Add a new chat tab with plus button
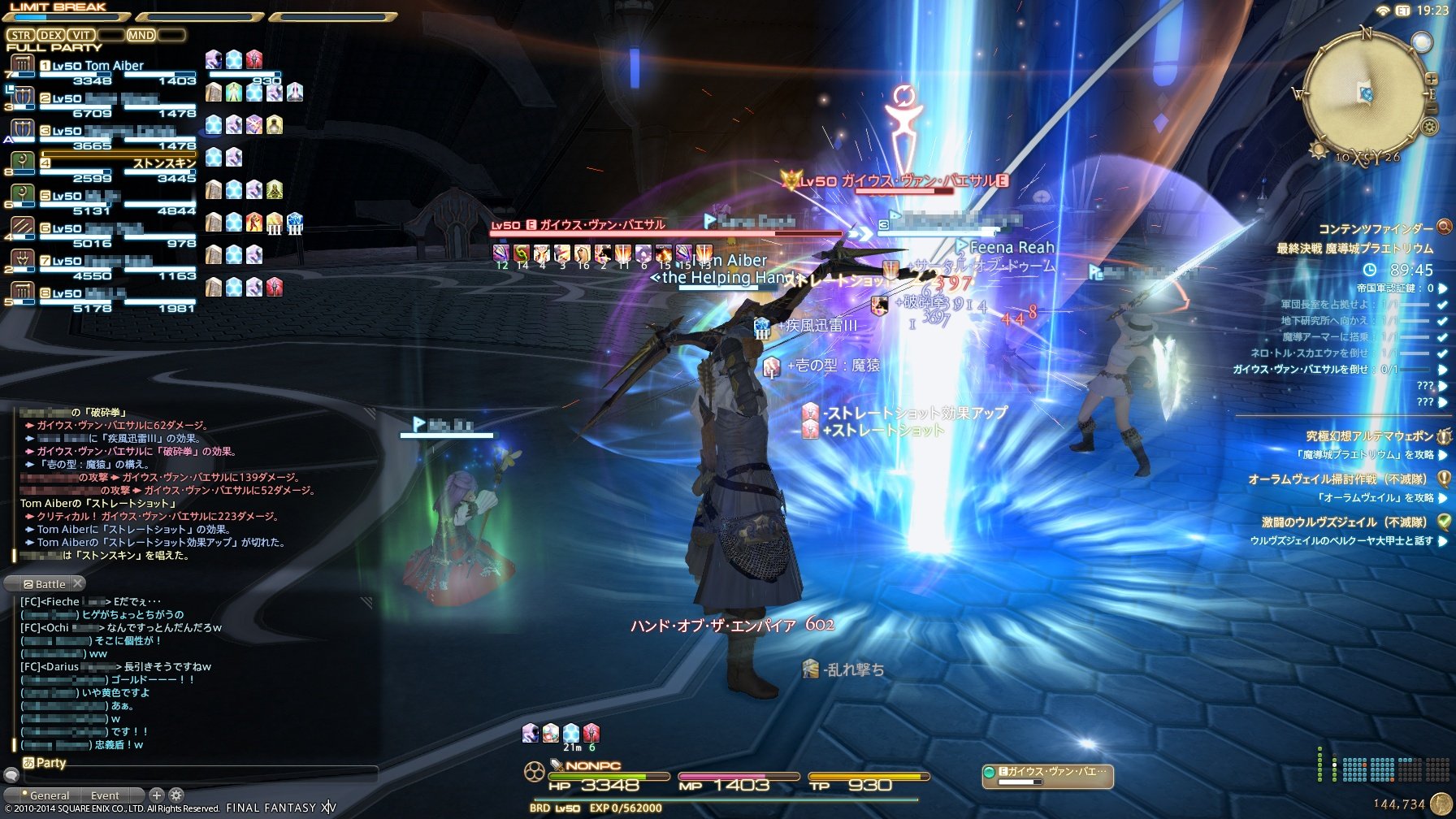Image resolution: width=1456 pixels, height=819 pixels. pos(157,795)
